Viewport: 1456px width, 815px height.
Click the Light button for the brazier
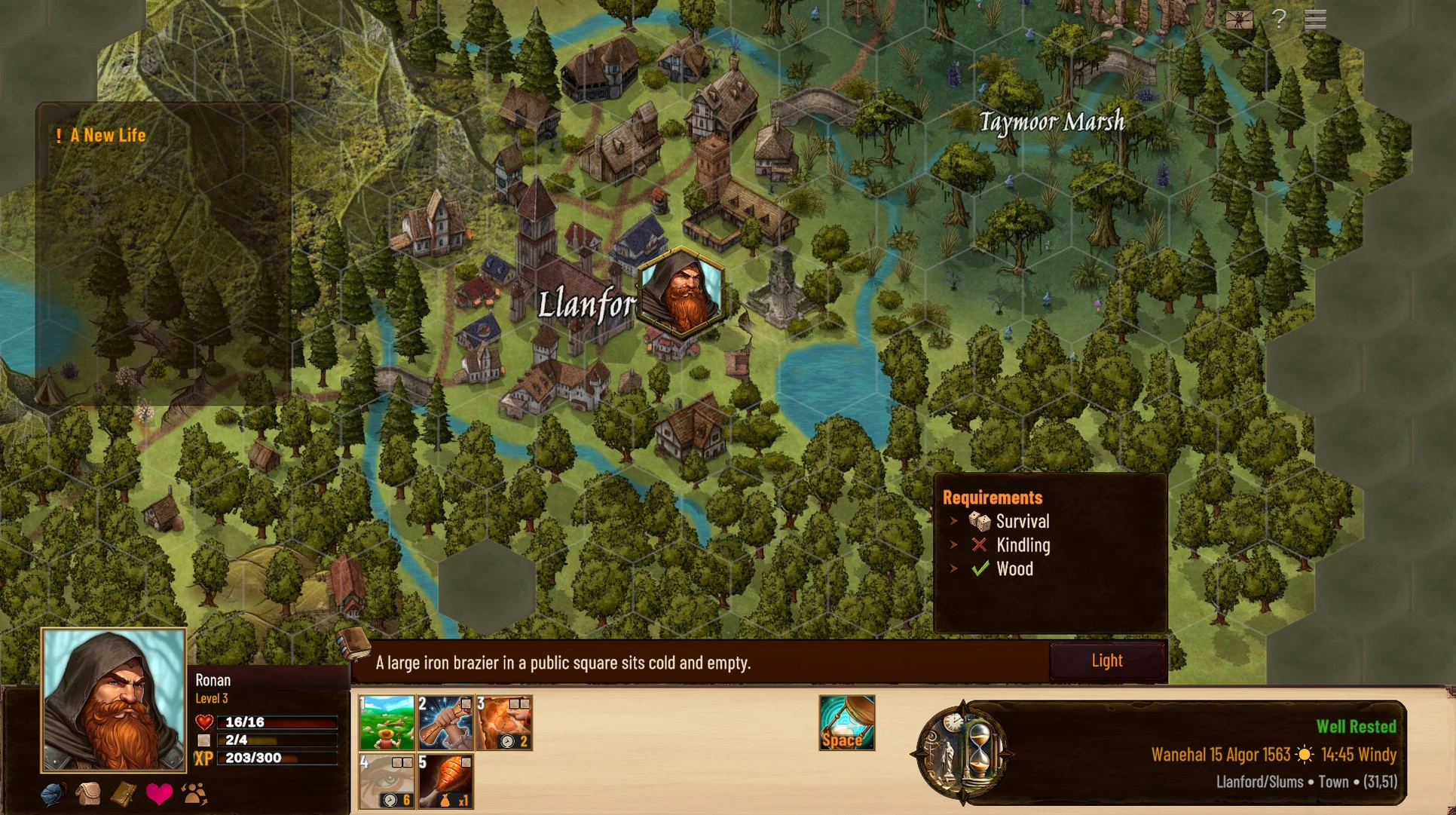(1107, 661)
